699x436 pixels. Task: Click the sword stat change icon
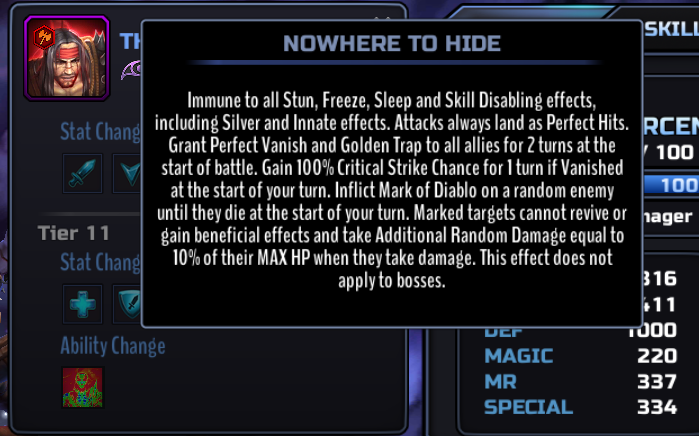pos(82,172)
